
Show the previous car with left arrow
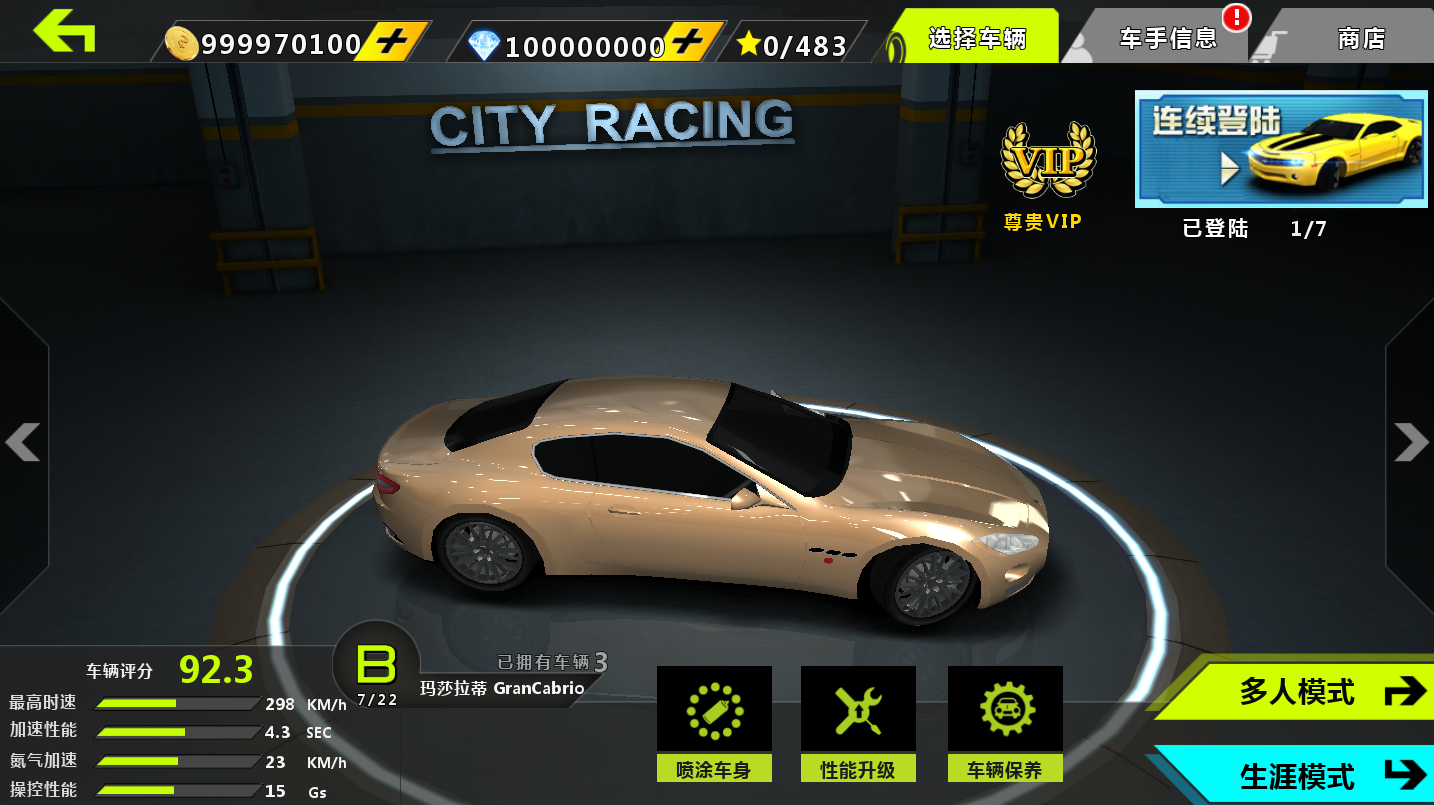(x=22, y=442)
